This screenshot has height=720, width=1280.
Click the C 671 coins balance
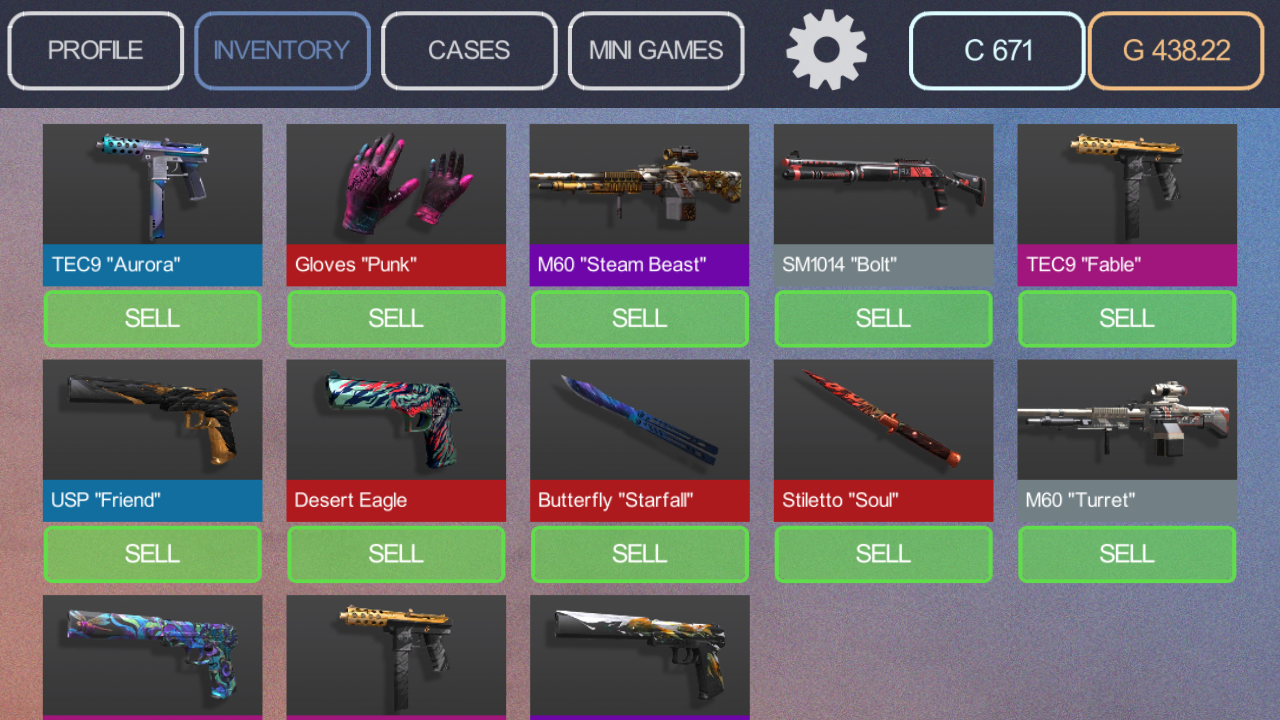996,50
